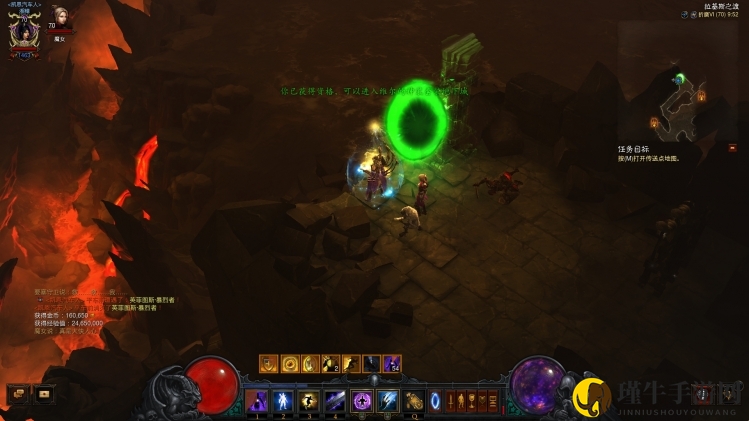The width and height of the screenshot is (749, 421).
Task: Use the glowing figure skill in slot 2
Action: [x=282, y=401]
